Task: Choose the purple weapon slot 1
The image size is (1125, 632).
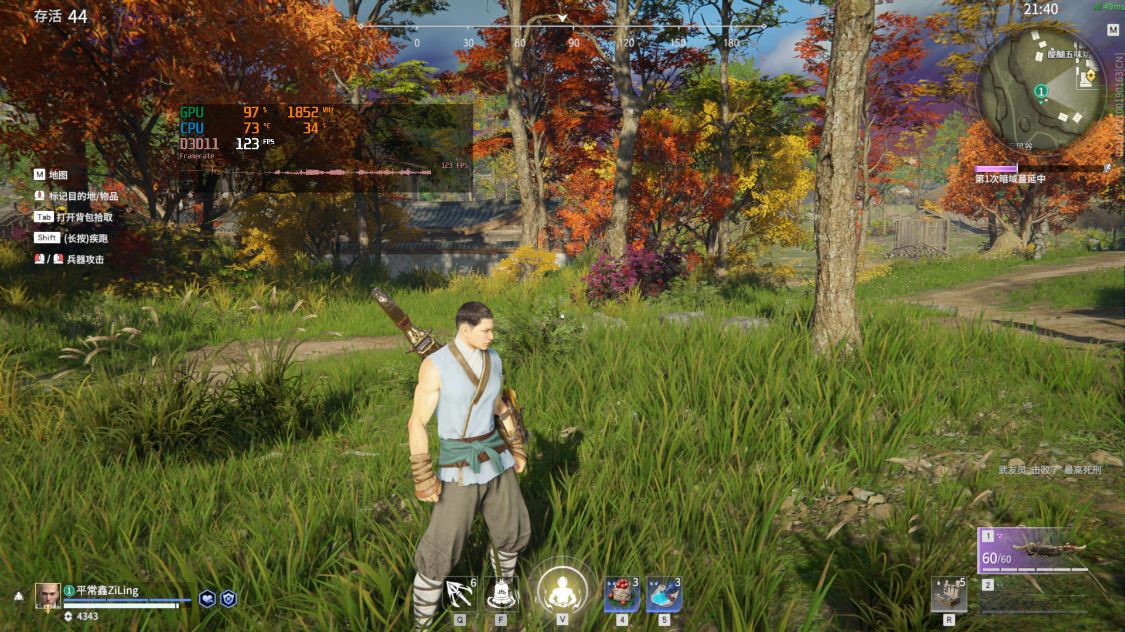Action: (1033, 550)
